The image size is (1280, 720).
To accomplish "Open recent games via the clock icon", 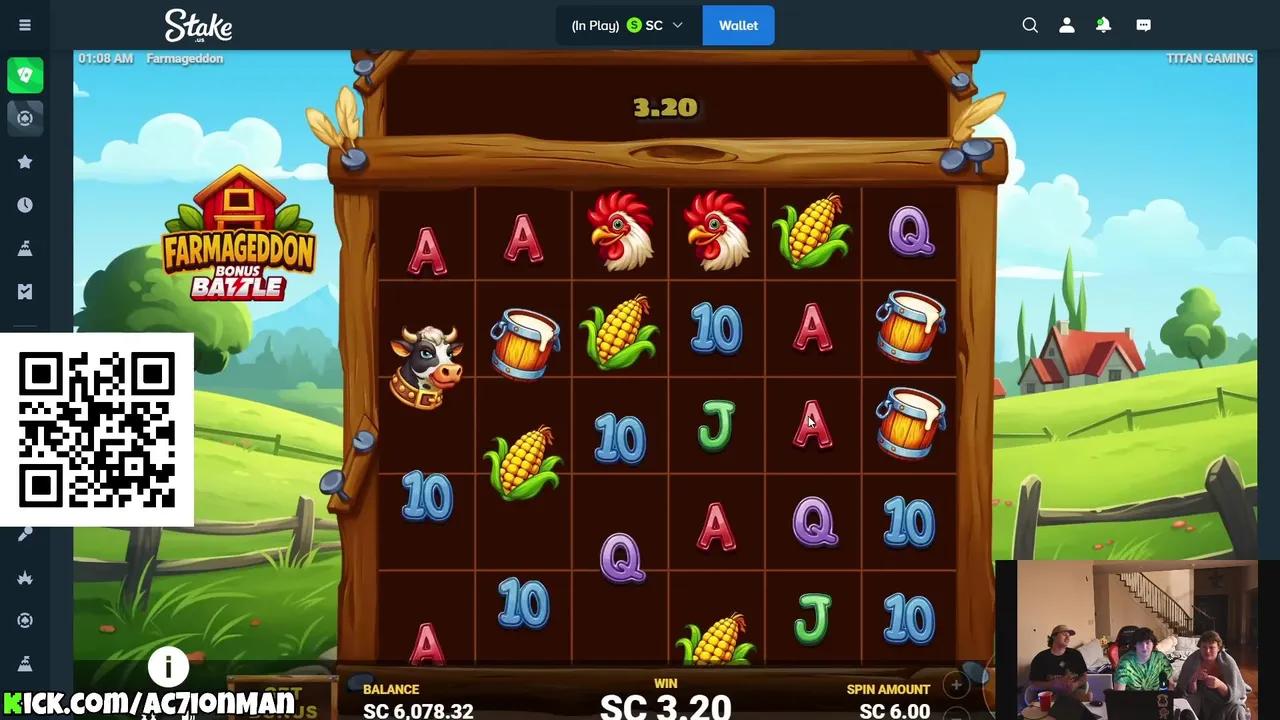I will [25, 205].
